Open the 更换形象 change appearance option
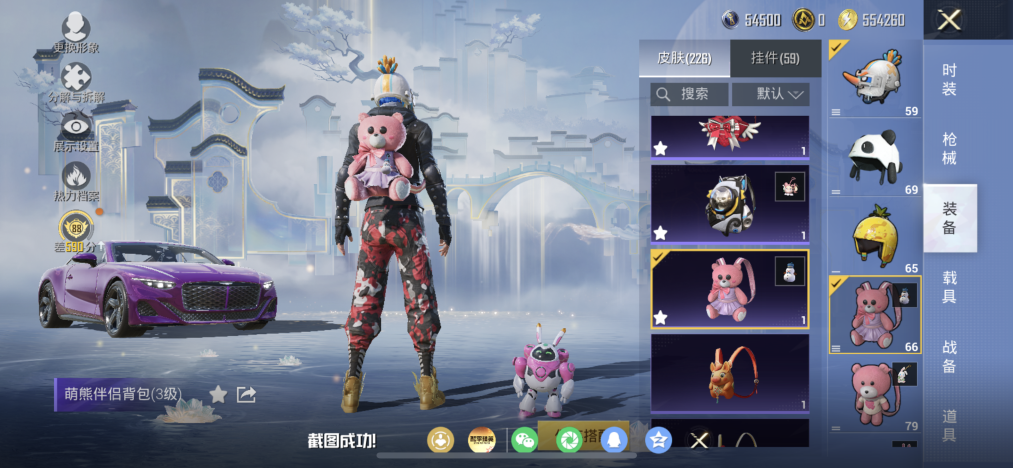Viewport: 1013px width, 468px height. point(76,30)
